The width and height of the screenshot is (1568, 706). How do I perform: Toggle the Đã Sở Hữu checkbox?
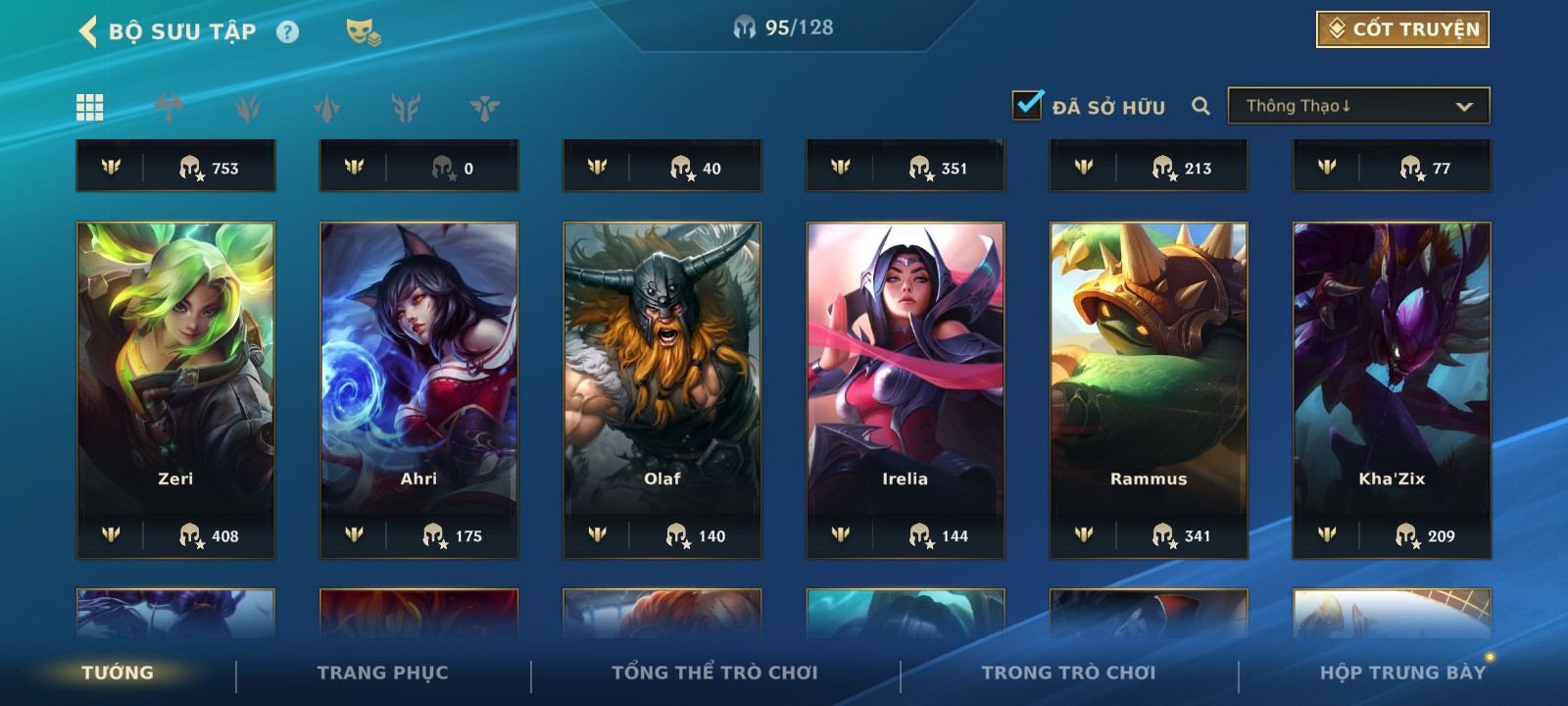pyautogui.click(x=1027, y=105)
